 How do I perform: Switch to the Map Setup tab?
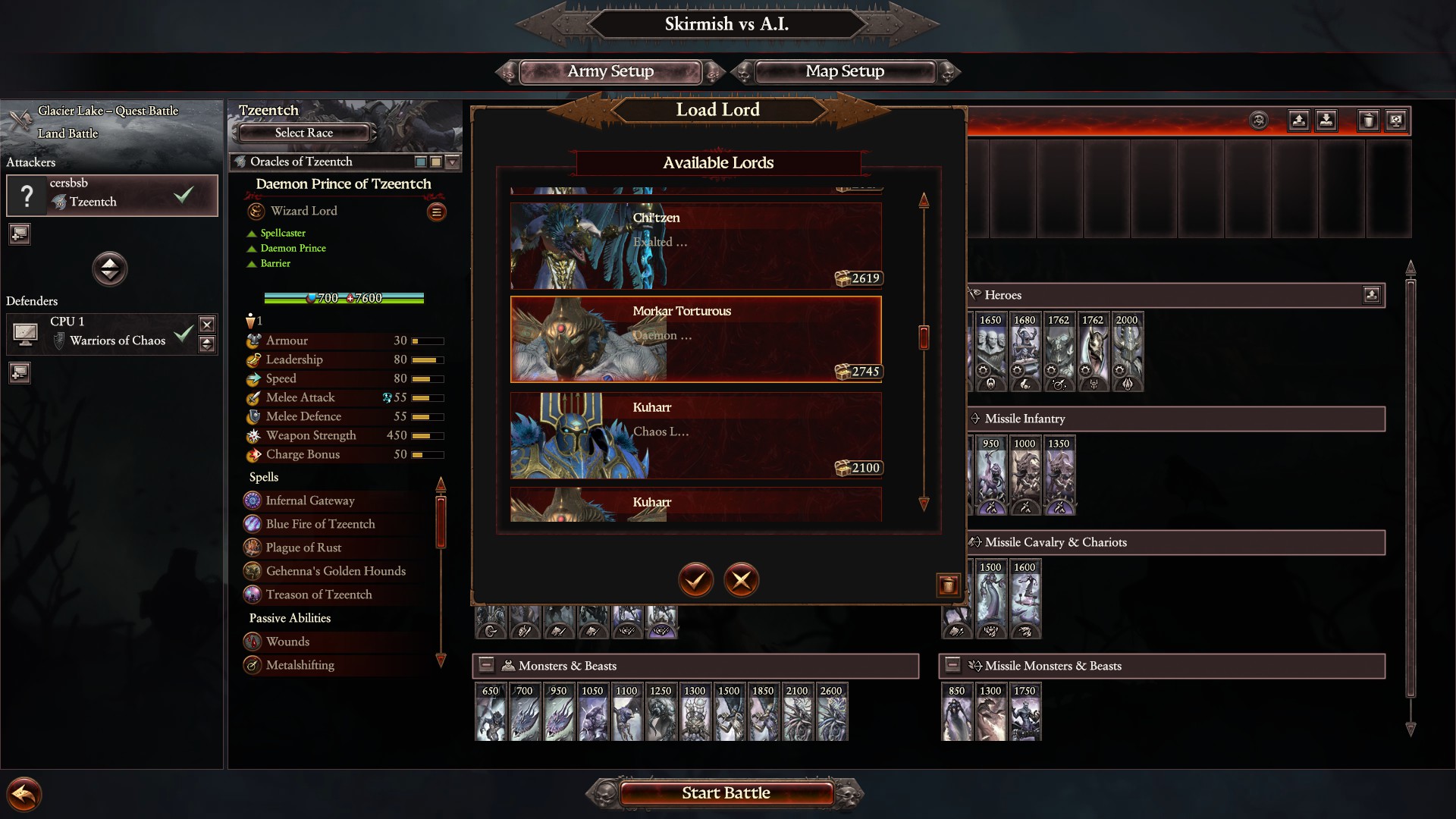[844, 71]
